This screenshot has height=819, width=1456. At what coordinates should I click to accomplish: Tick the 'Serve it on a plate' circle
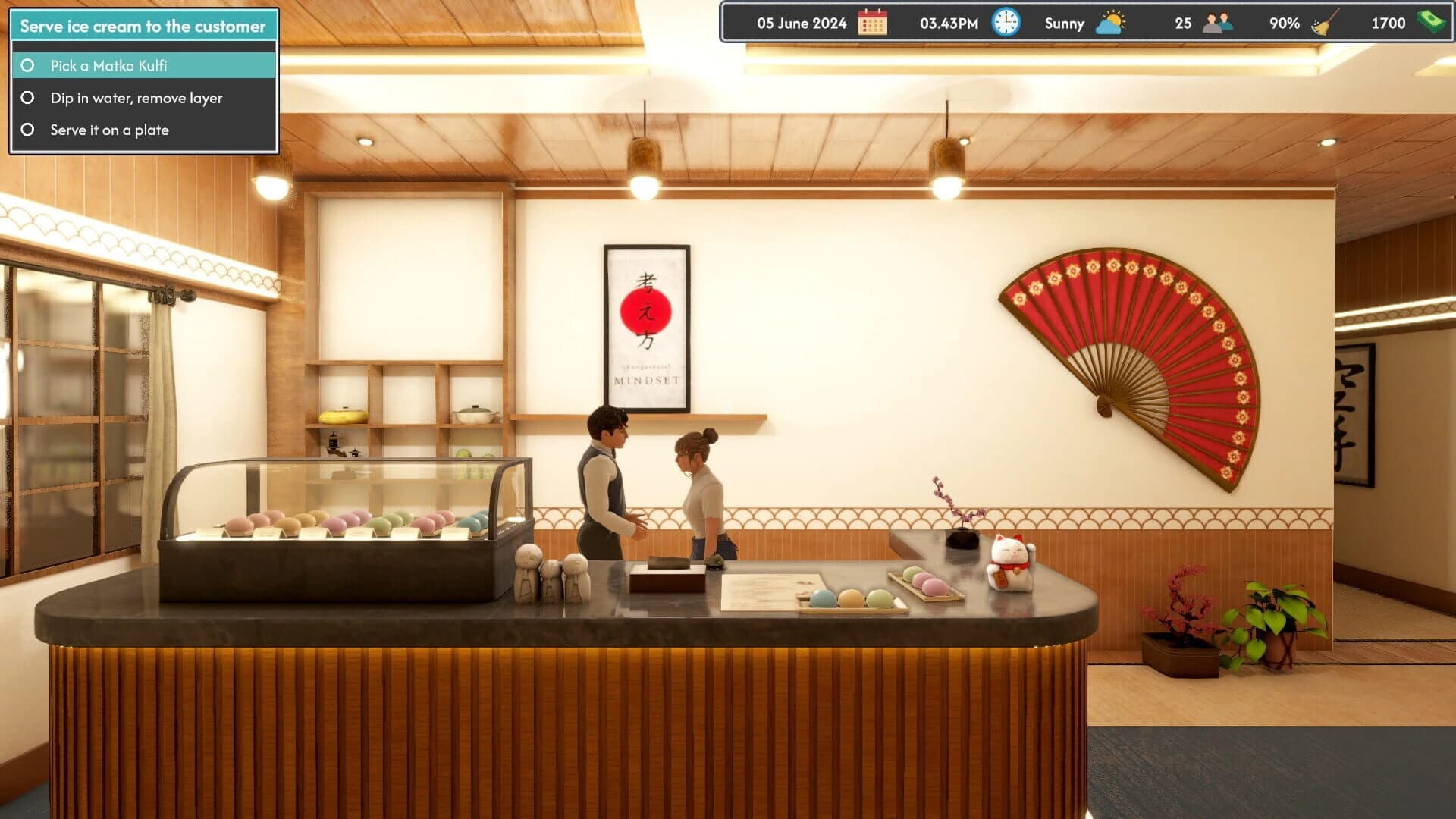point(29,129)
